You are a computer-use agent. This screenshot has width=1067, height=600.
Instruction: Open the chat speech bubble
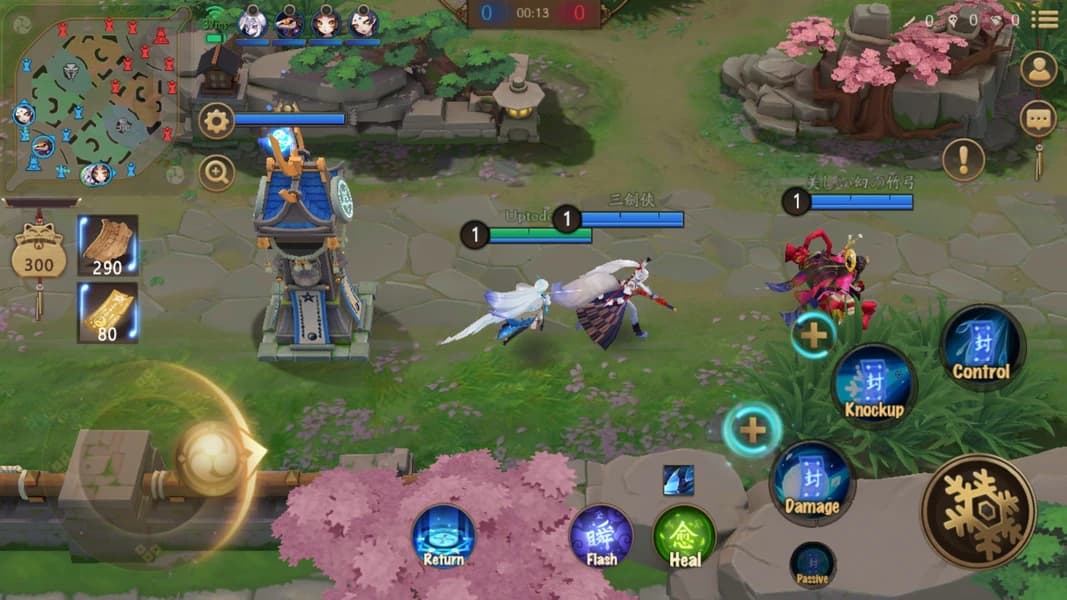tap(1038, 119)
